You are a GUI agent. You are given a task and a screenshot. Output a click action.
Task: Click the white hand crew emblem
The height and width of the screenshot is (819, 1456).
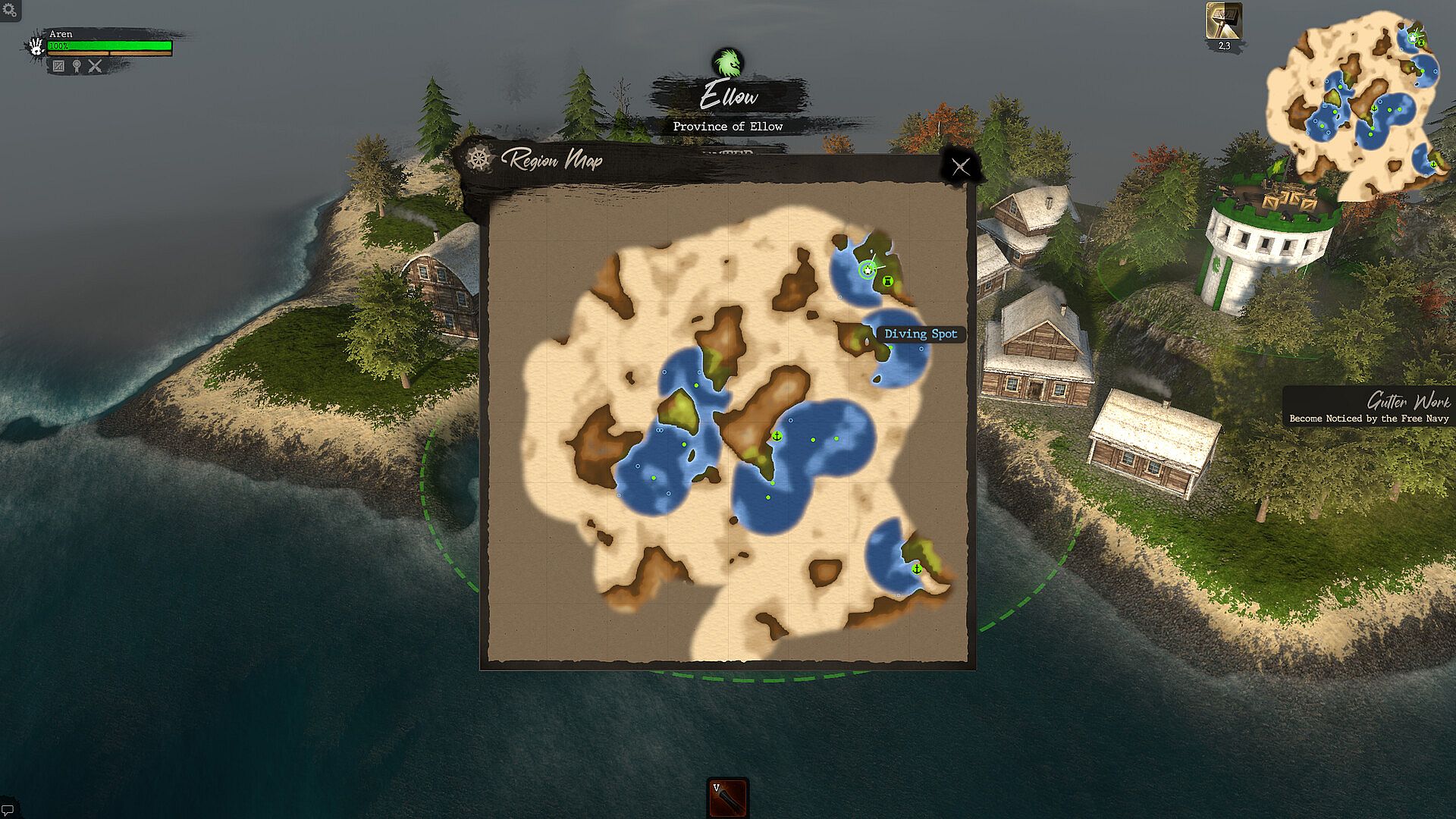click(x=36, y=46)
